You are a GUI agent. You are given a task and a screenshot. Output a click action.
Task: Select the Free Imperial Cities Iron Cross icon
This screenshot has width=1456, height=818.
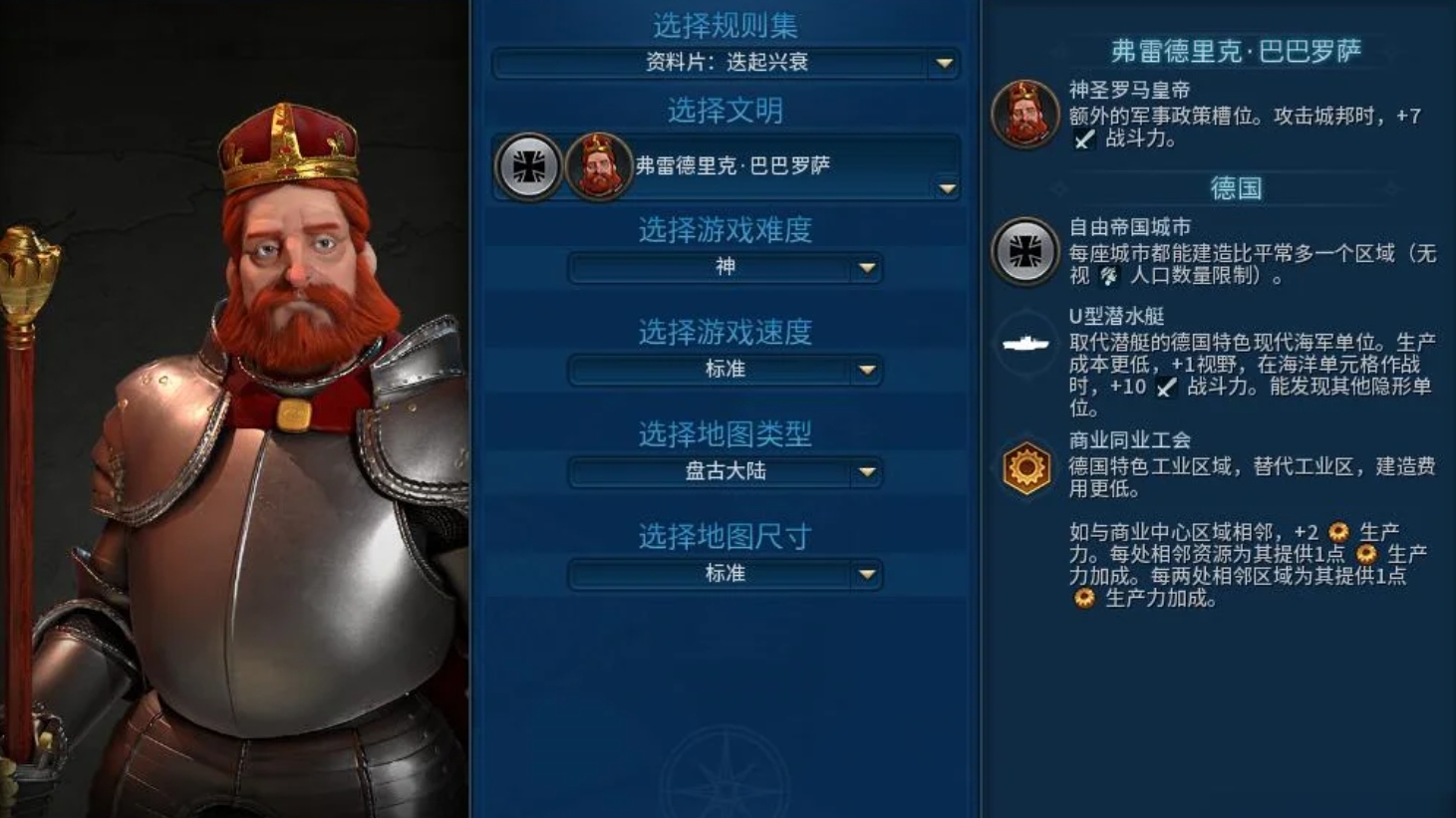click(x=1024, y=252)
